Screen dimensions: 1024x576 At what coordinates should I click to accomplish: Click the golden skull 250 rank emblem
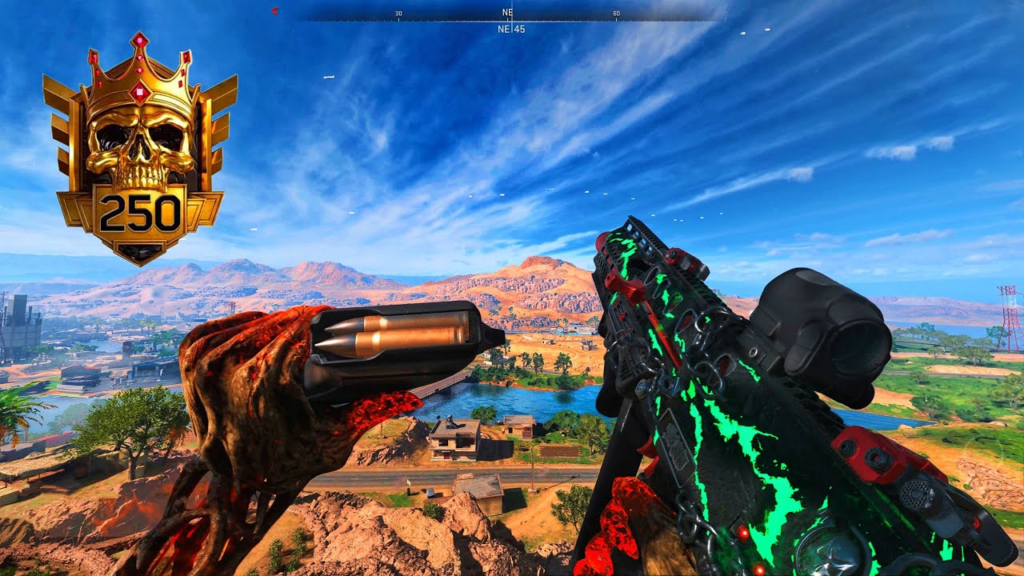click(x=140, y=150)
